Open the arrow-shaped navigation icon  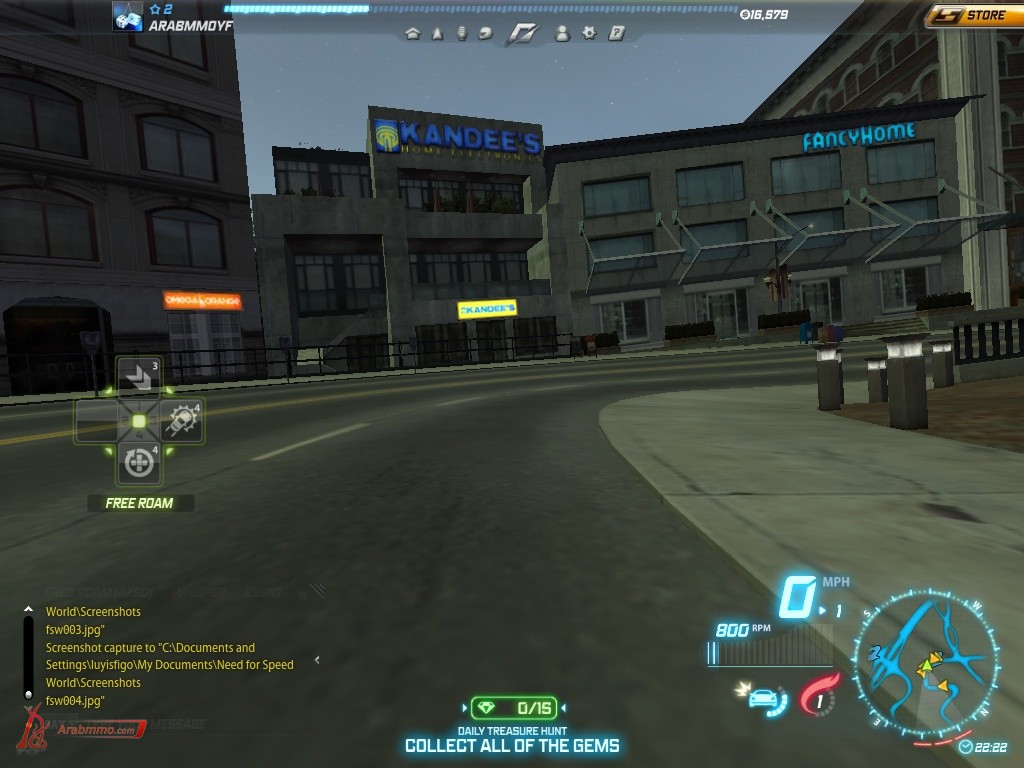[x=437, y=33]
